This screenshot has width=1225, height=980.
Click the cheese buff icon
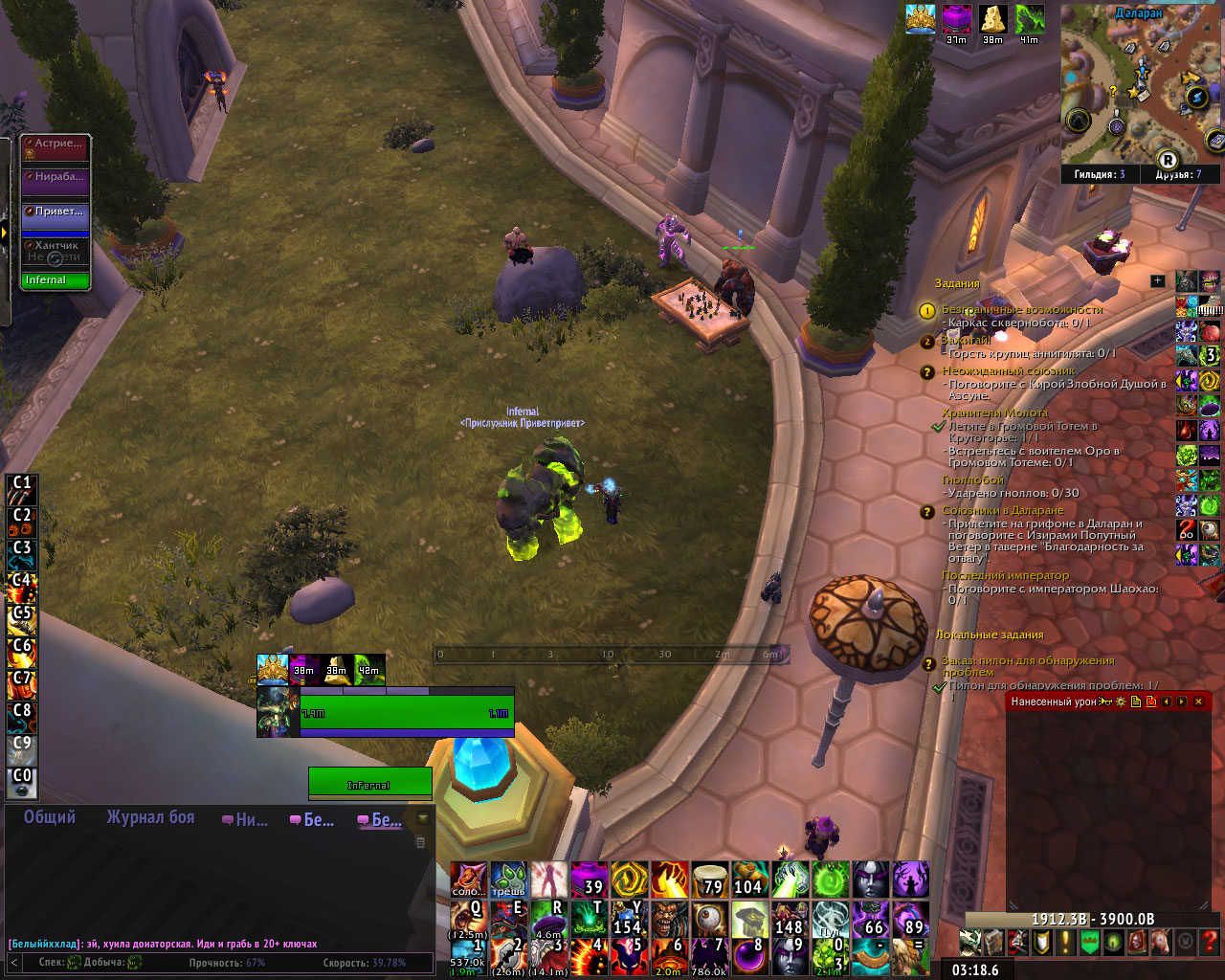pos(993,19)
